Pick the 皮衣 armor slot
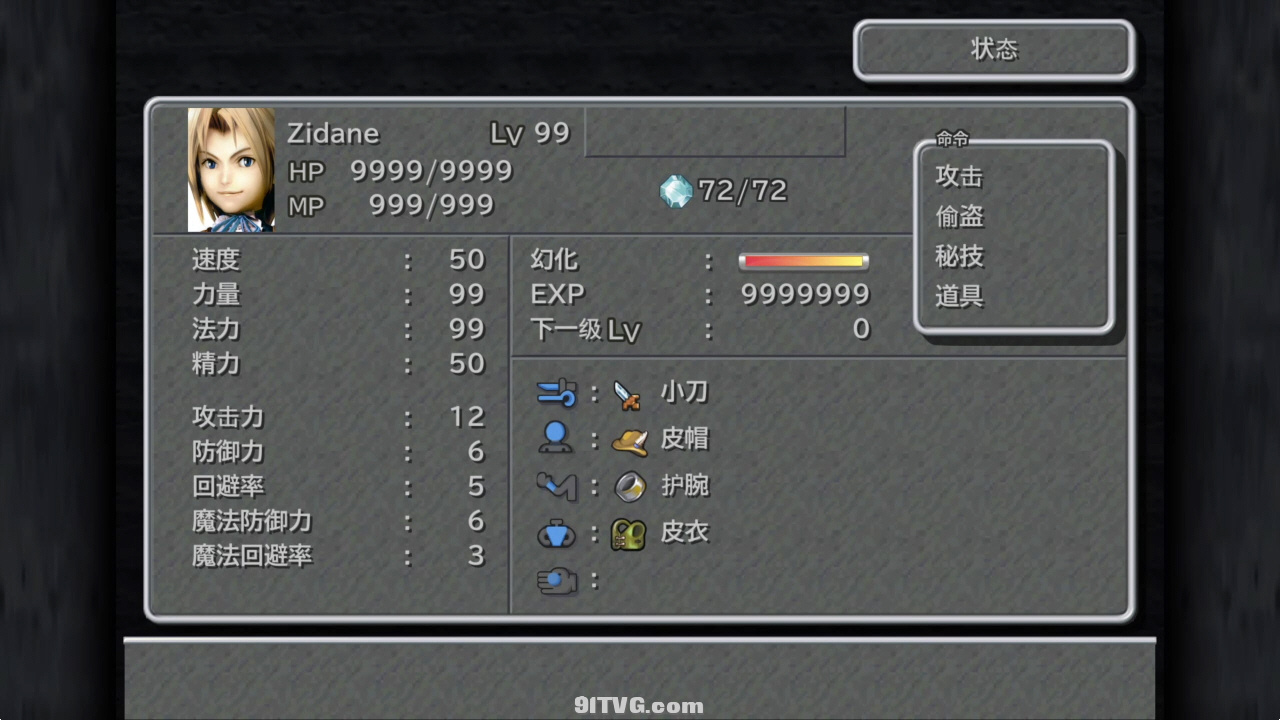1280x720 pixels. click(684, 533)
